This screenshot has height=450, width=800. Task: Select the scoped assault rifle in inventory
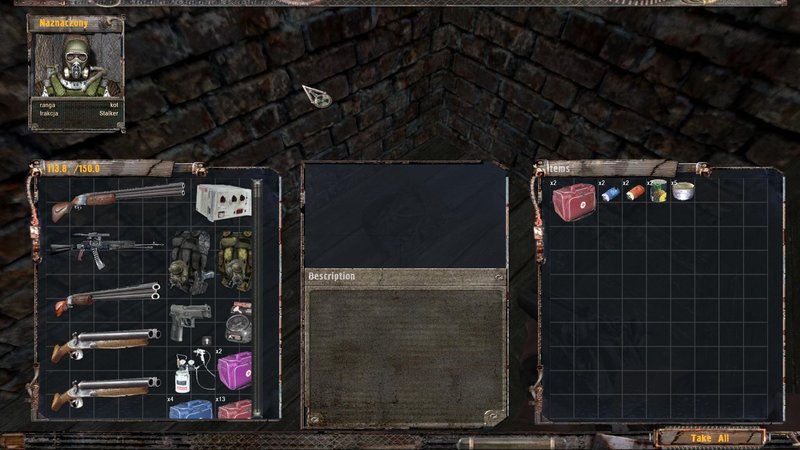(105, 246)
